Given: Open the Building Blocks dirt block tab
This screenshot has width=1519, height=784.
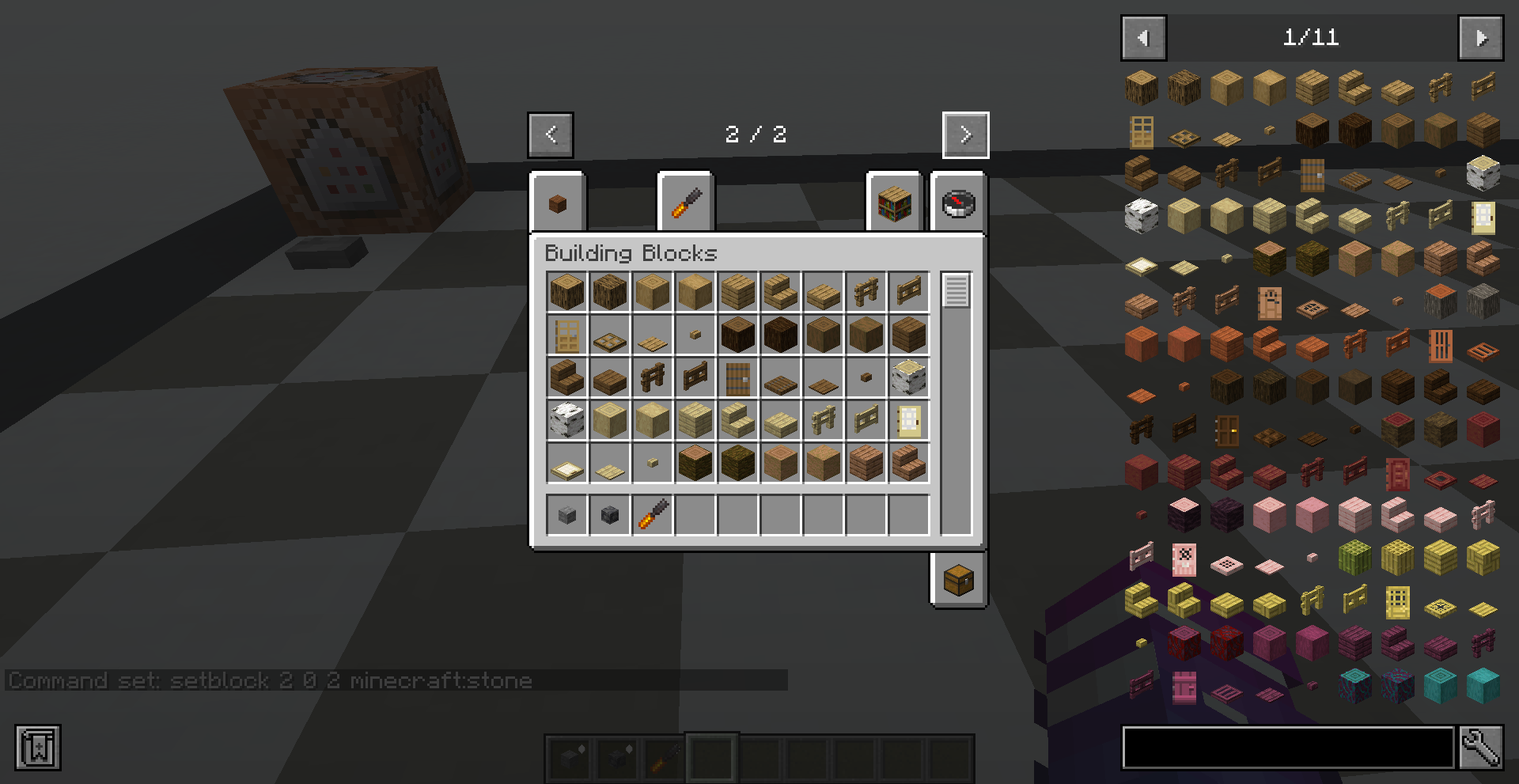Looking at the screenshot, I should tap(559, 202).
